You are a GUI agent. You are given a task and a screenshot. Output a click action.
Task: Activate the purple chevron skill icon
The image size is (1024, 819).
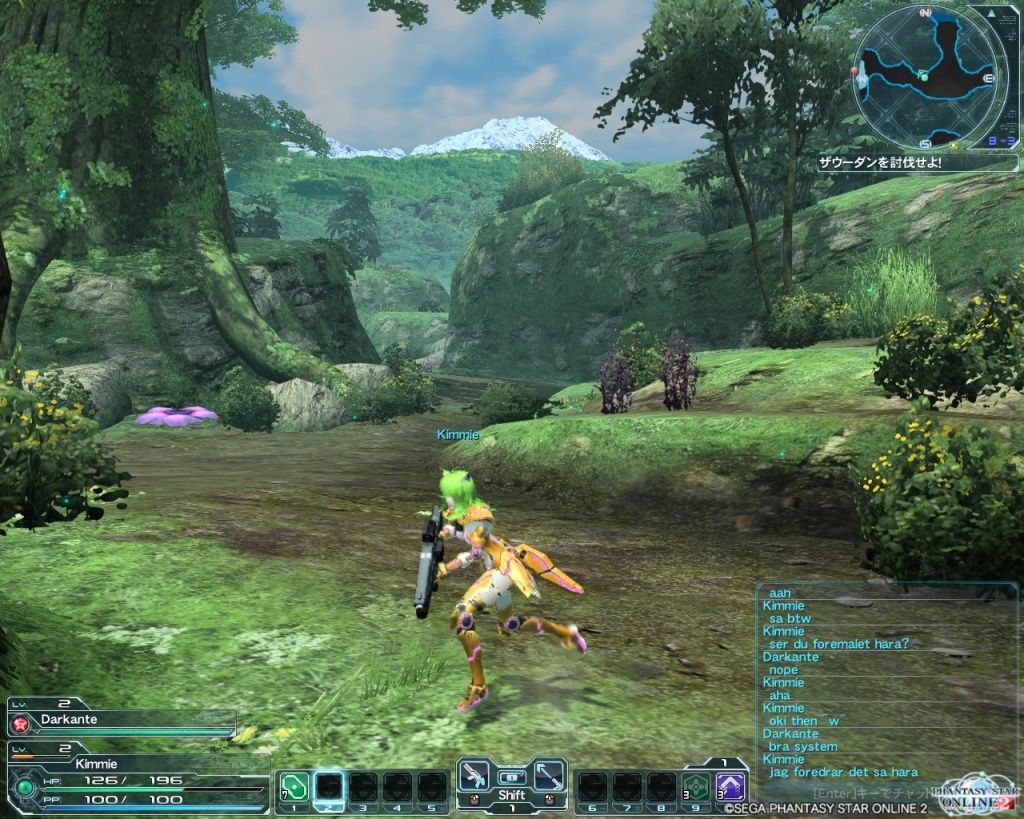click(x=731, y=787)
